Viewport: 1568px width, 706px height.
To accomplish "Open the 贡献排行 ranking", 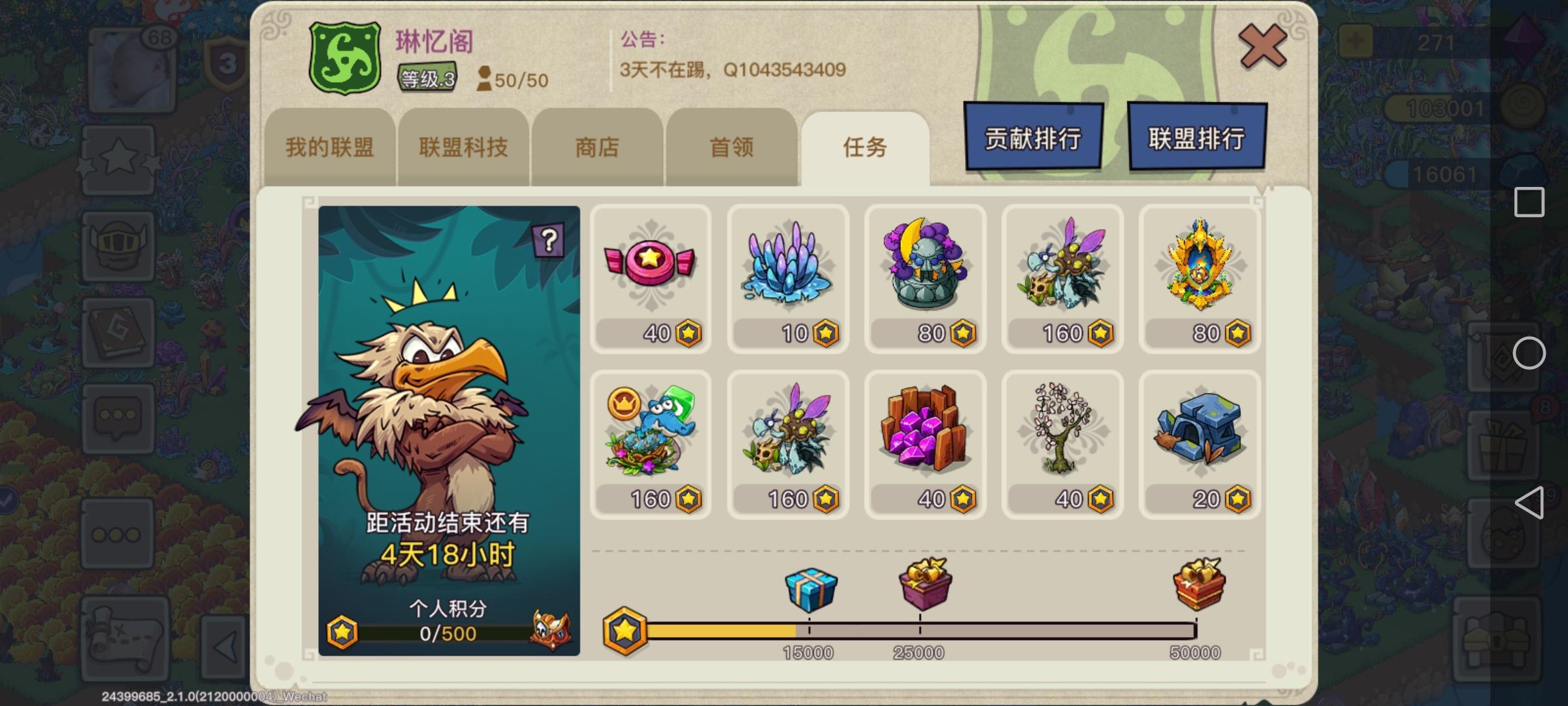I will tap(1032, 137).
